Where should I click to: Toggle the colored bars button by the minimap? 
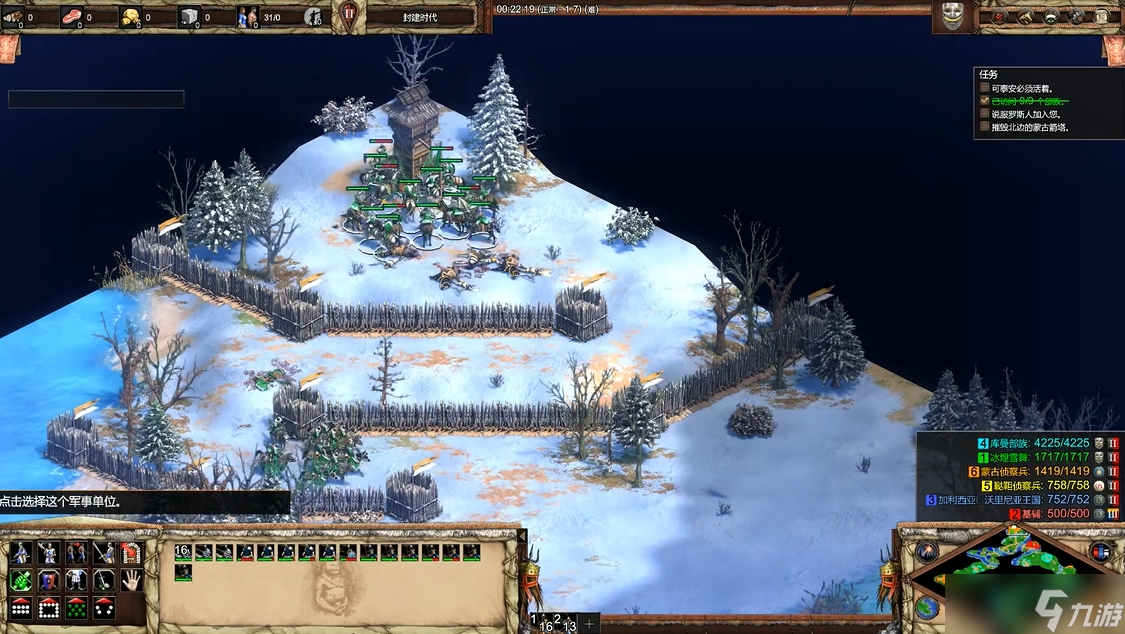[x=1101, y=551]
